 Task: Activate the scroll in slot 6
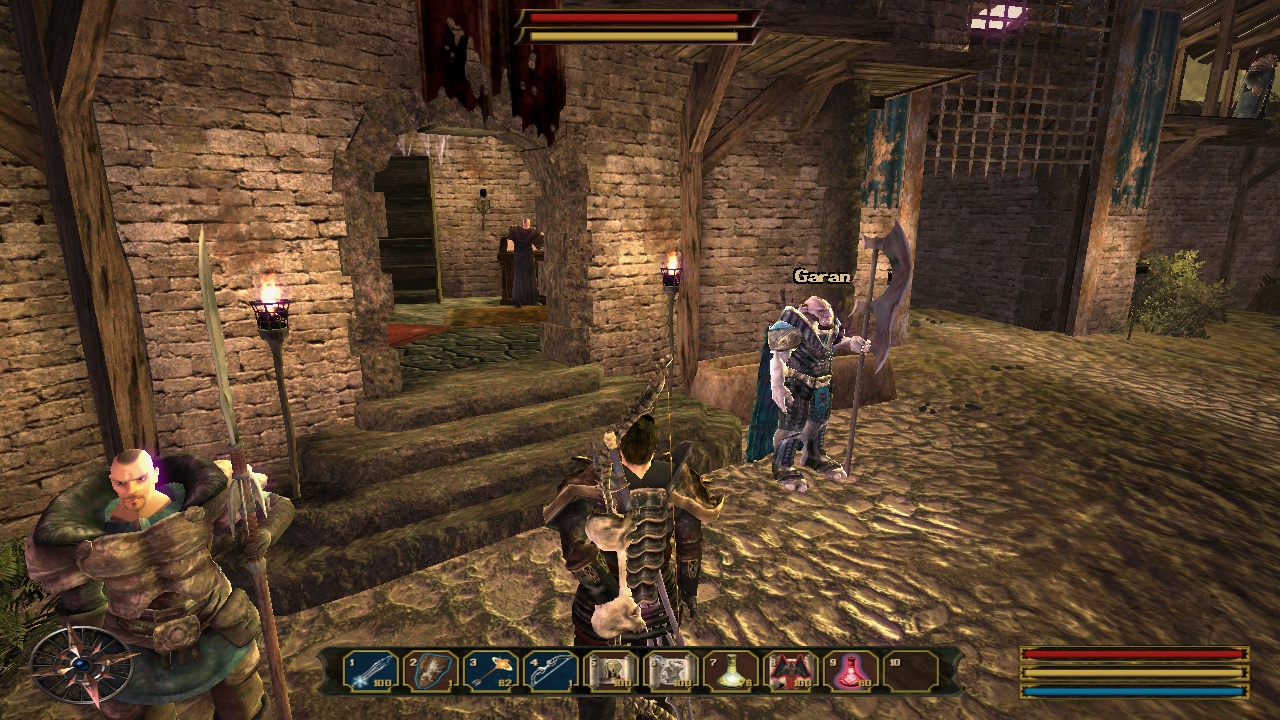click(x=672, y=671)
